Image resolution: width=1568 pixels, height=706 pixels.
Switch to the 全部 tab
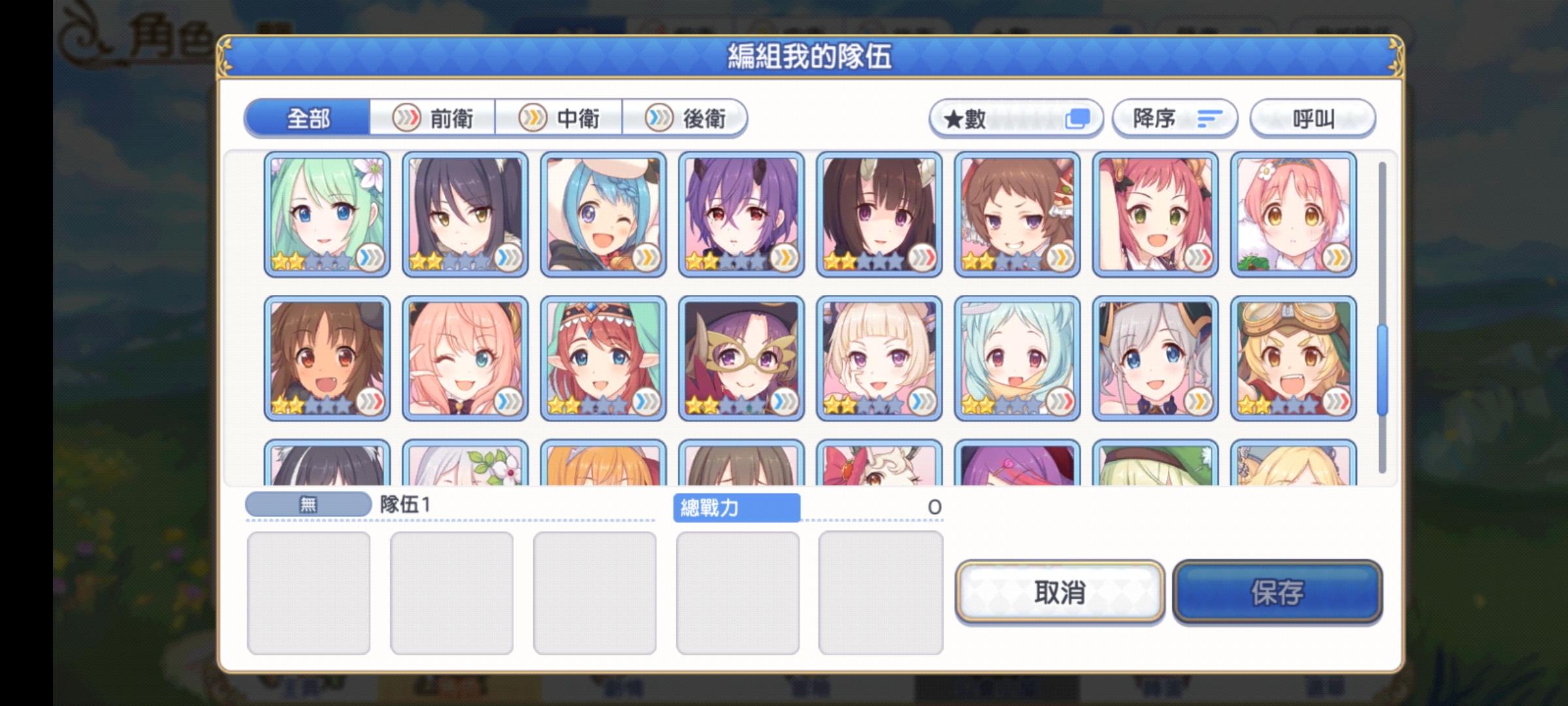tap(307, 118)
